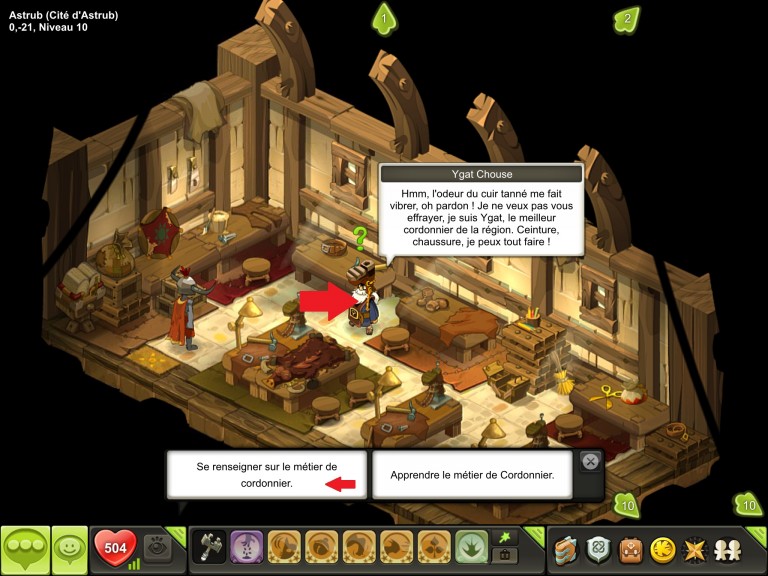This screenshot has width=768, height=576.
Task: Choose "Se renseigner sur le métier de cordonnier"
Action: pyautogui.click(x=266, y=474)
